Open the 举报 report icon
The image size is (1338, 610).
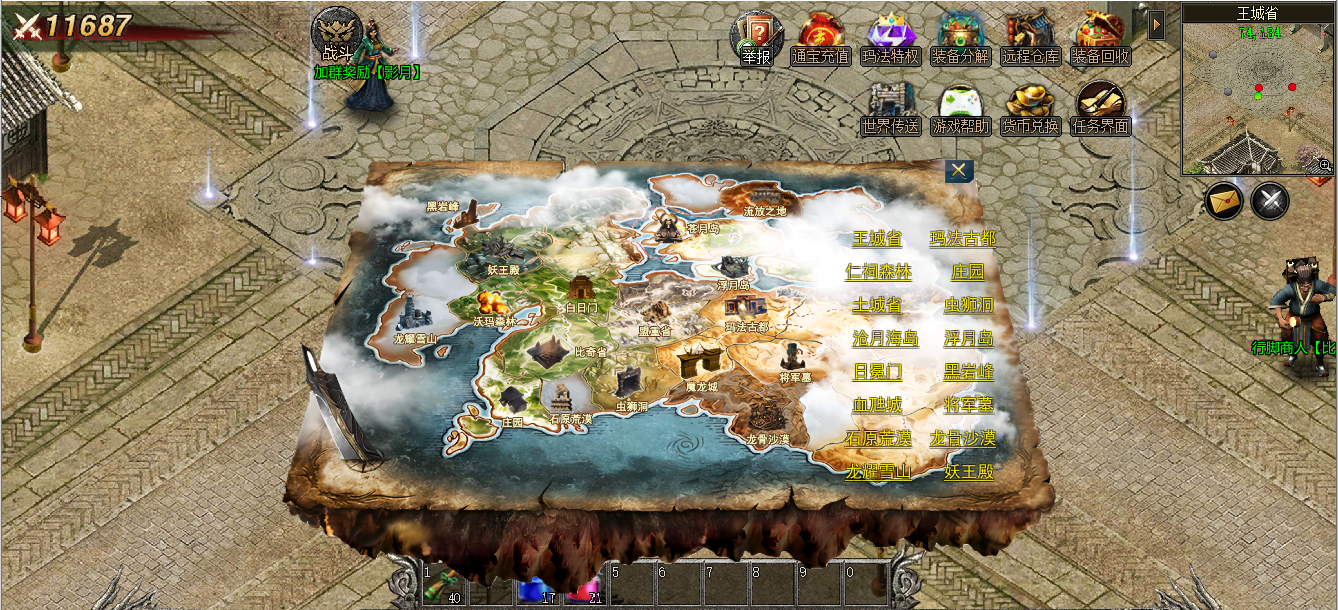(x=756, y=38)
